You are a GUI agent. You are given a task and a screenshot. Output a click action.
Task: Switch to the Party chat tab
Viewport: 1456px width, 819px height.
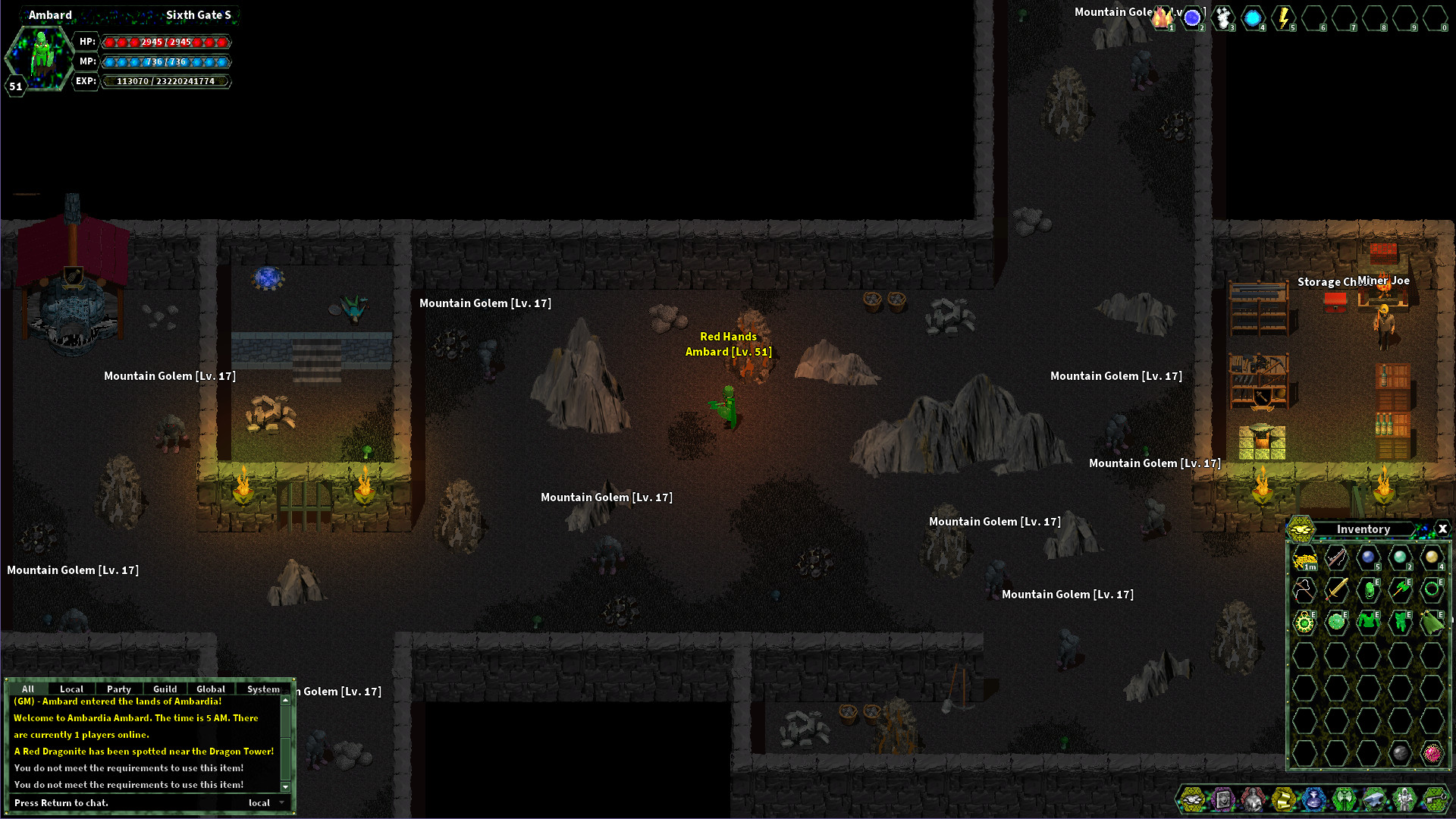point(118,689)
